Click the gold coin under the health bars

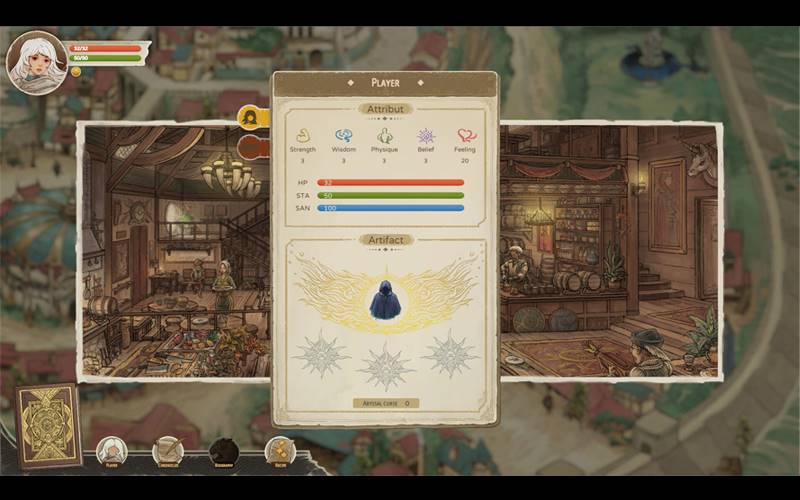[x=76, y=72]
